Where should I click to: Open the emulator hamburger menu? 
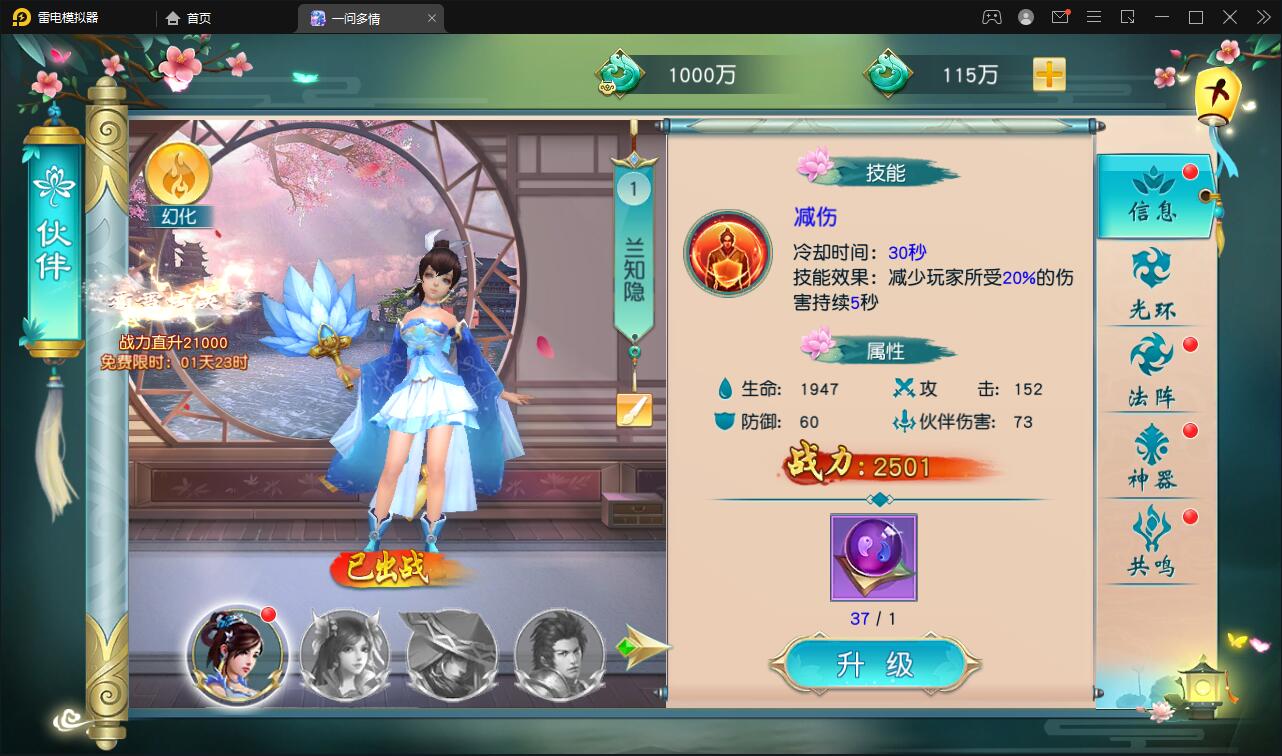pos(1094,17)
